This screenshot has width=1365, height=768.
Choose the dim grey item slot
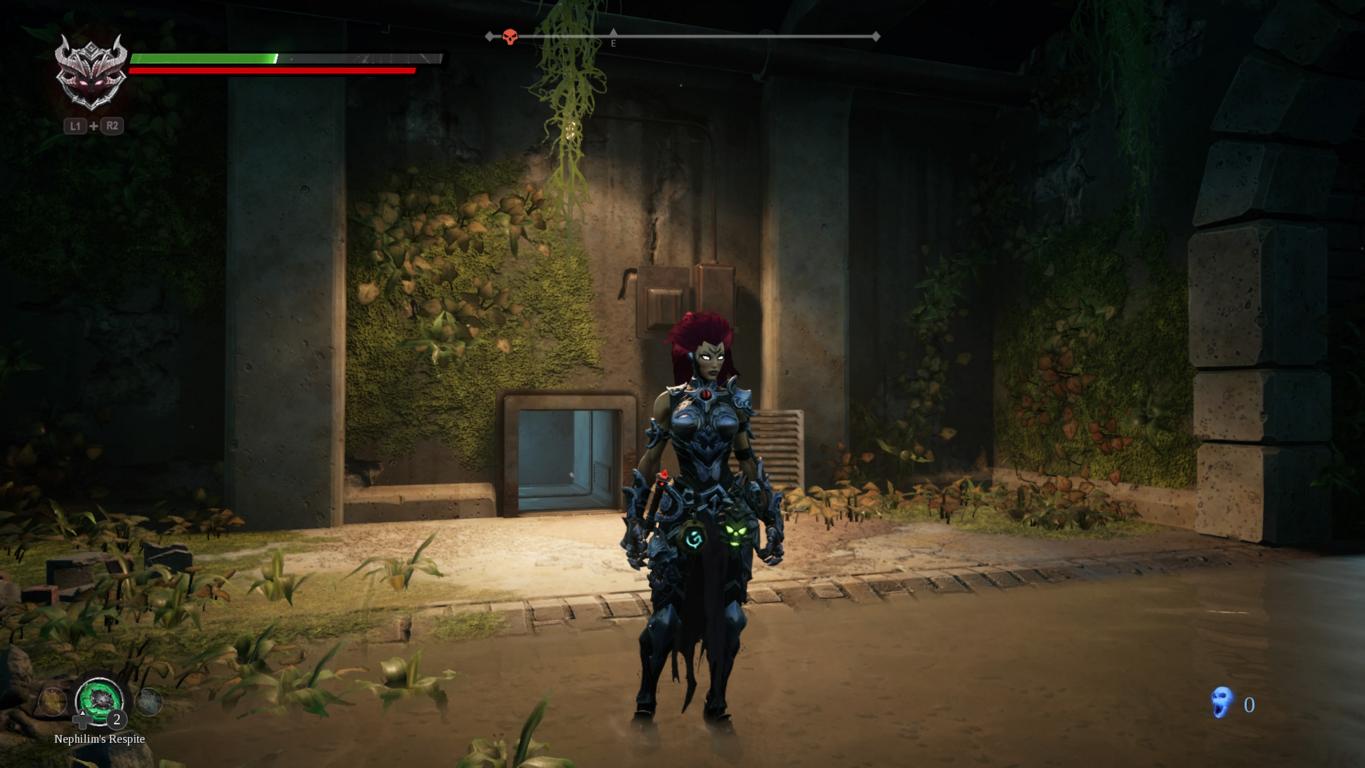click(x=149, y=702)
